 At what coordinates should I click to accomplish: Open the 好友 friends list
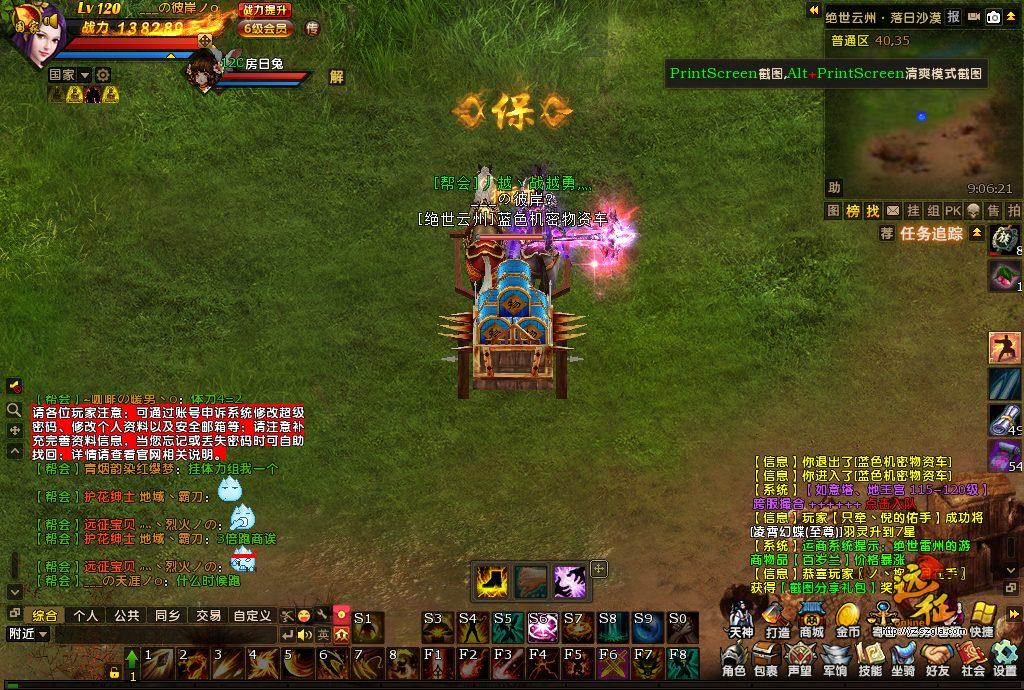point(938,660)
